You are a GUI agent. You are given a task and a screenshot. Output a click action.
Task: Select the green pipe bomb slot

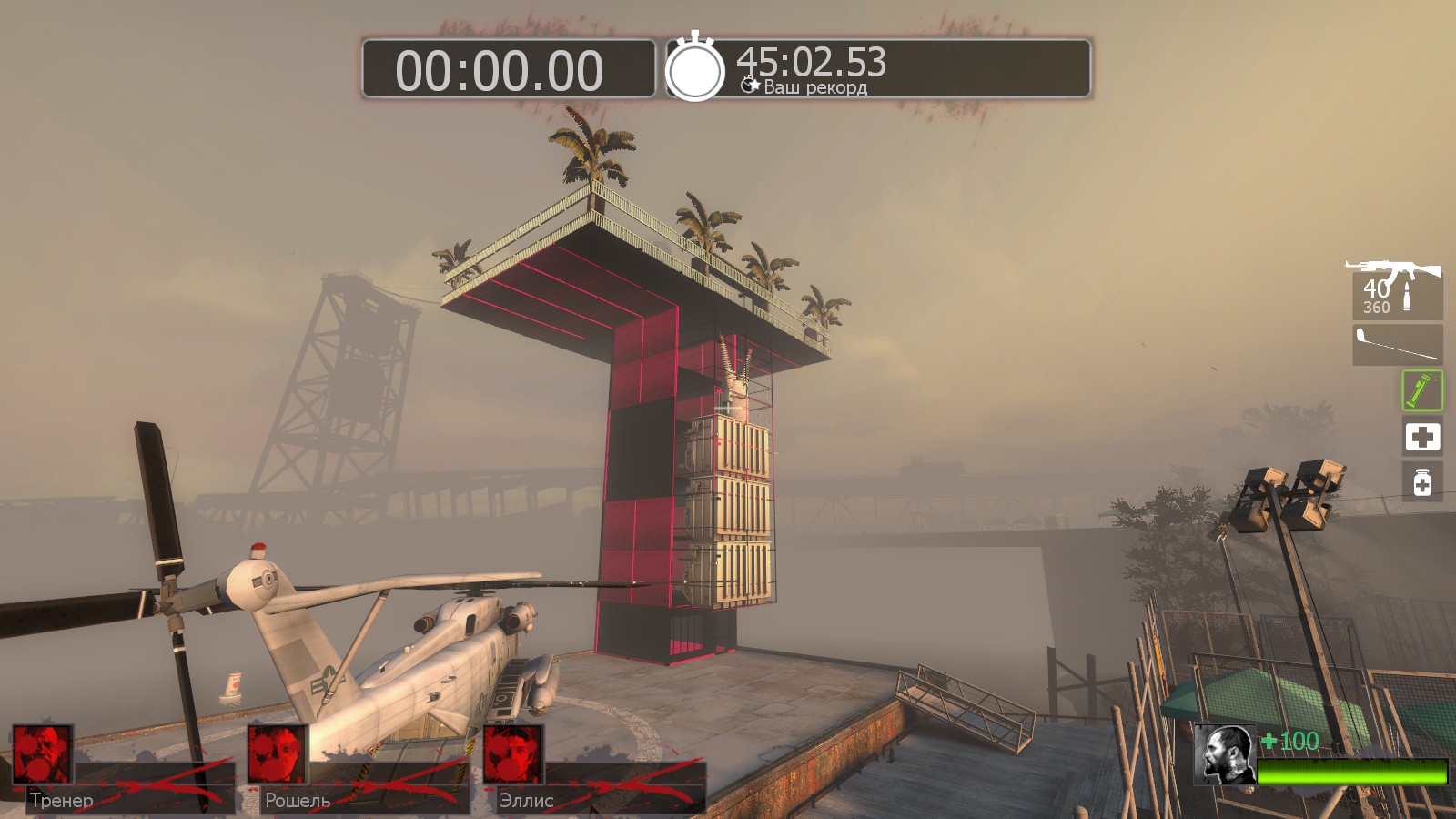tap(1421, 391)
